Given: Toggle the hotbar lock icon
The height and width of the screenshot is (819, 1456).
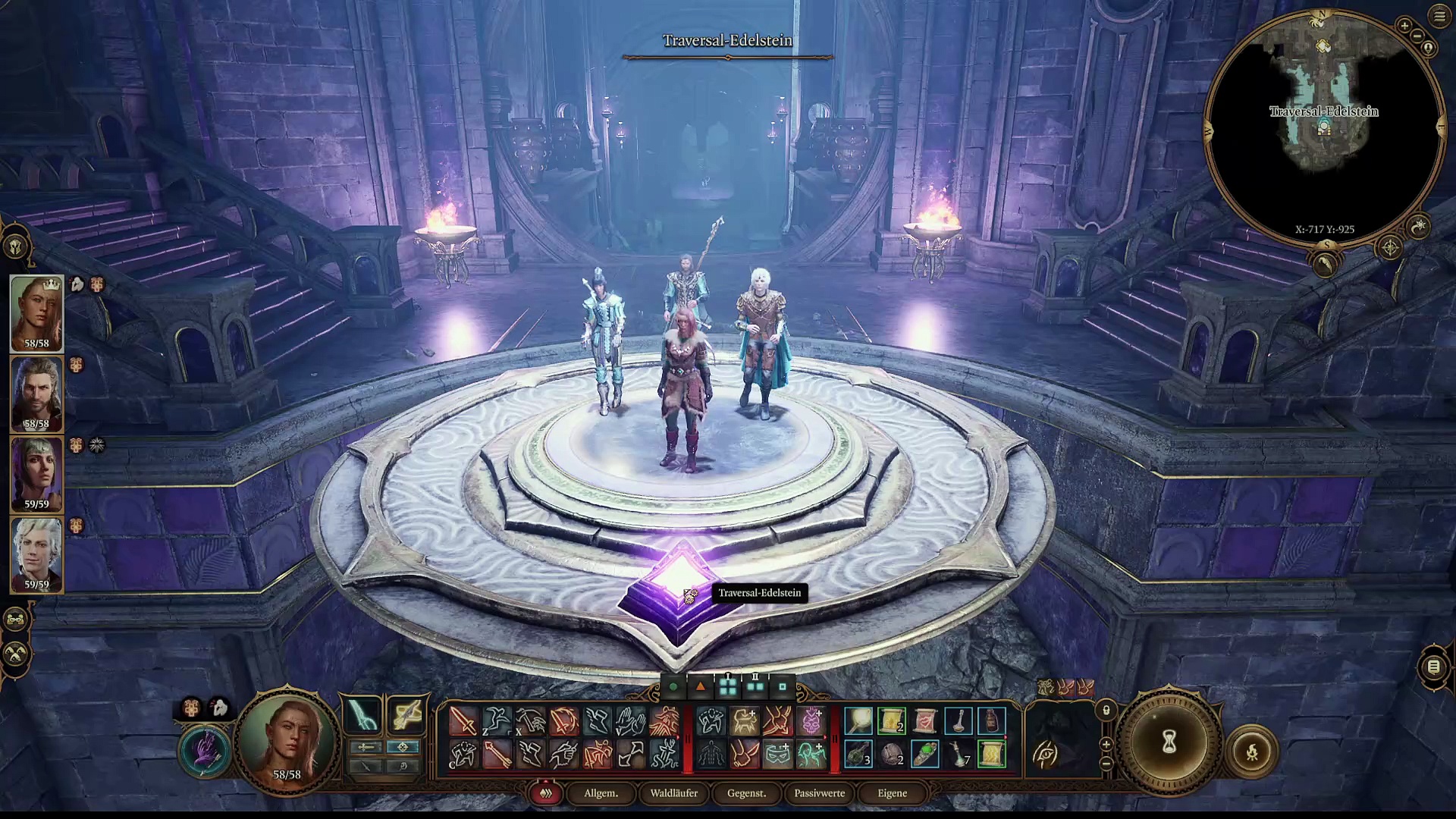Looking at the screenshot, I should 1106,711.
